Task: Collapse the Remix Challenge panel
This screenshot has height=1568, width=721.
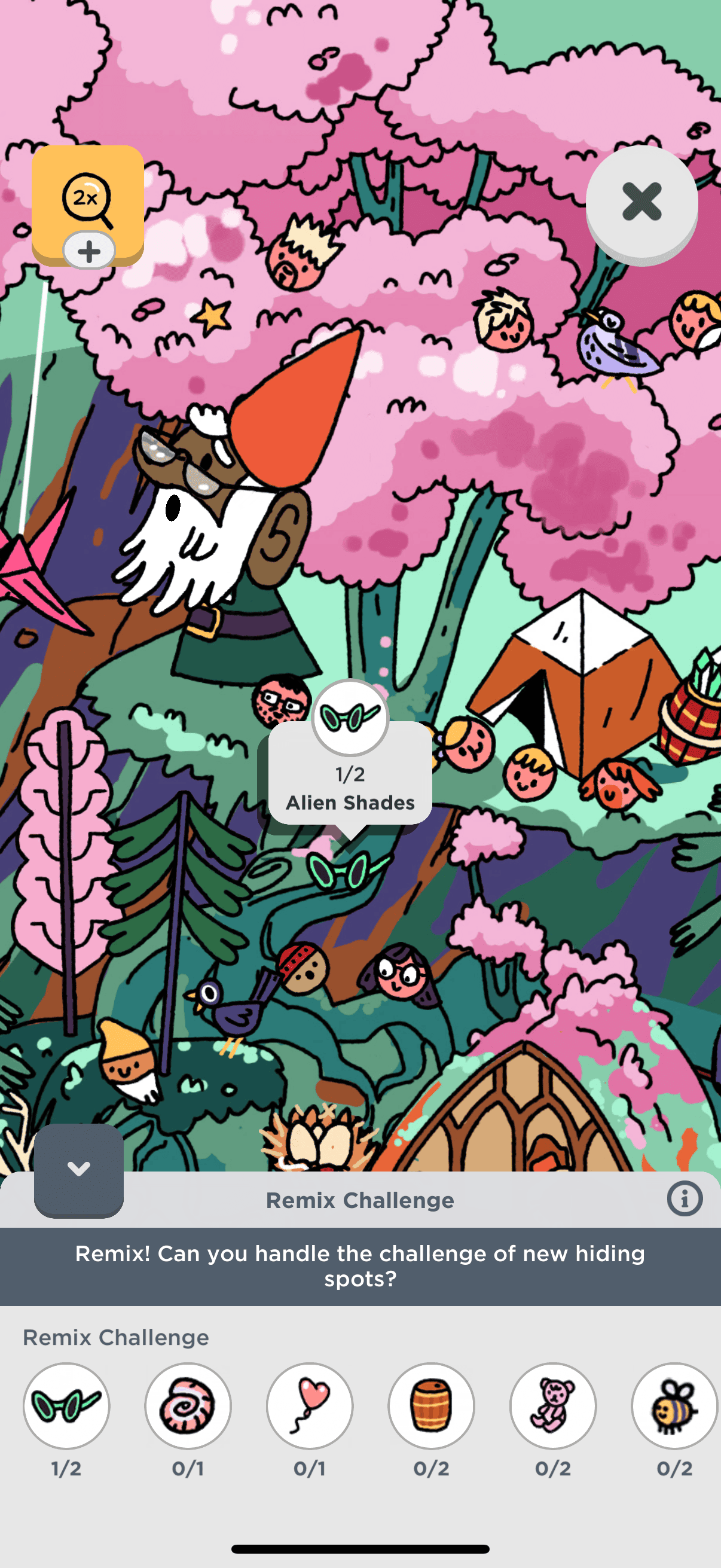Action: [78, 1169]
